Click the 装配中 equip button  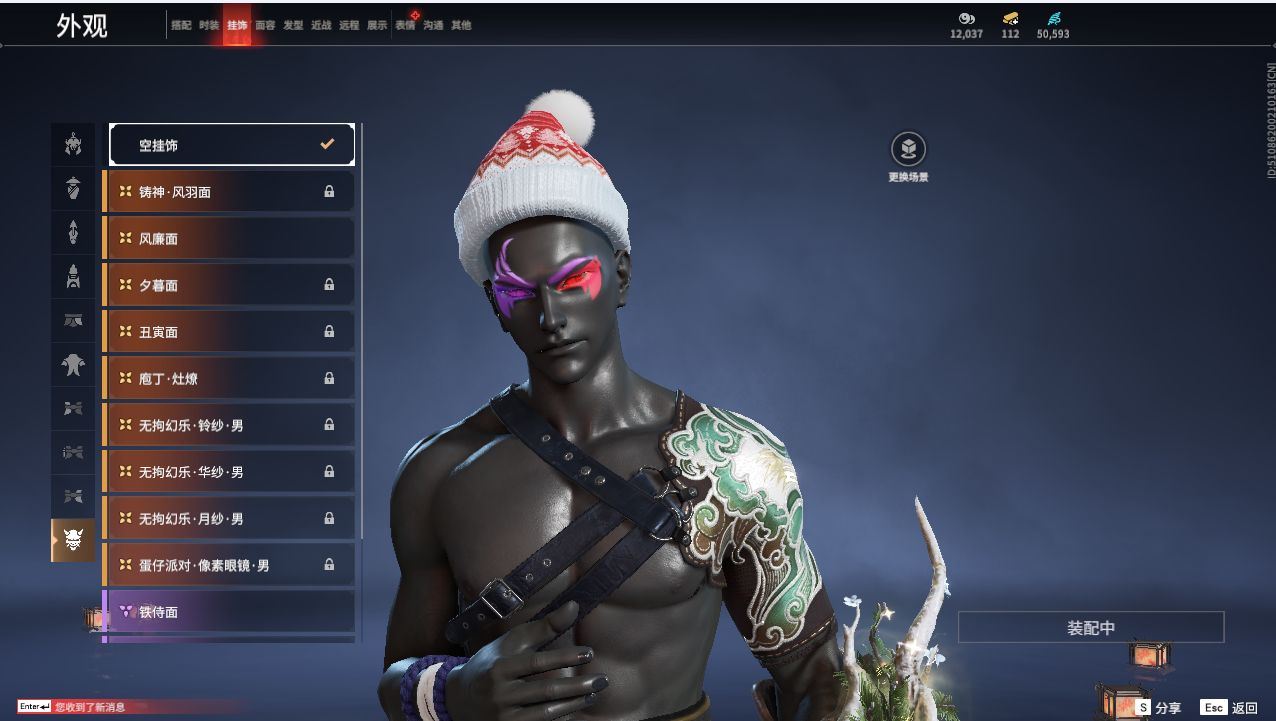1091,628
